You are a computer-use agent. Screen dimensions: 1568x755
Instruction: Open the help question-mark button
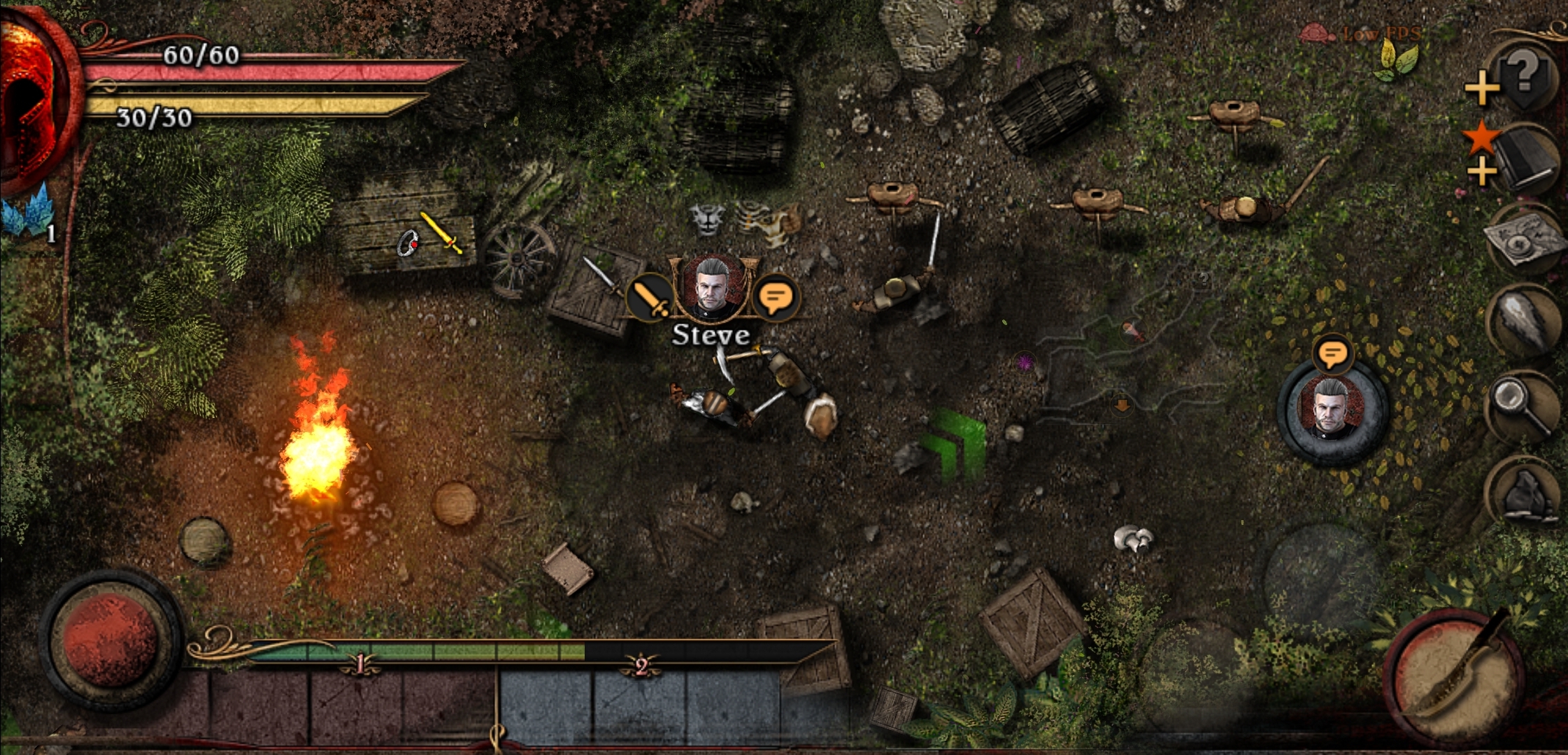pos(1525,73)
